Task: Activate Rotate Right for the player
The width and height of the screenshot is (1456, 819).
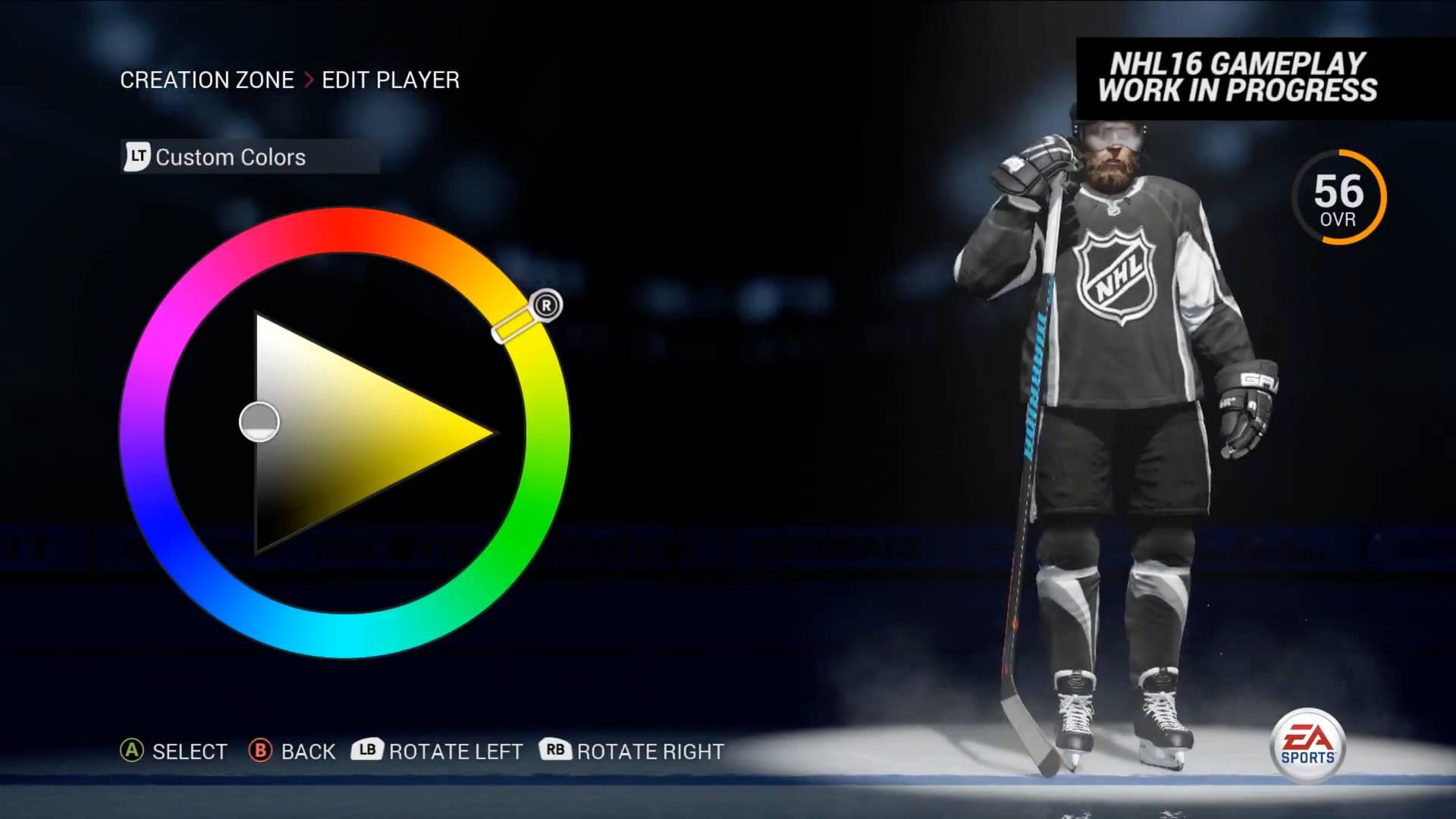Action: 632,752
